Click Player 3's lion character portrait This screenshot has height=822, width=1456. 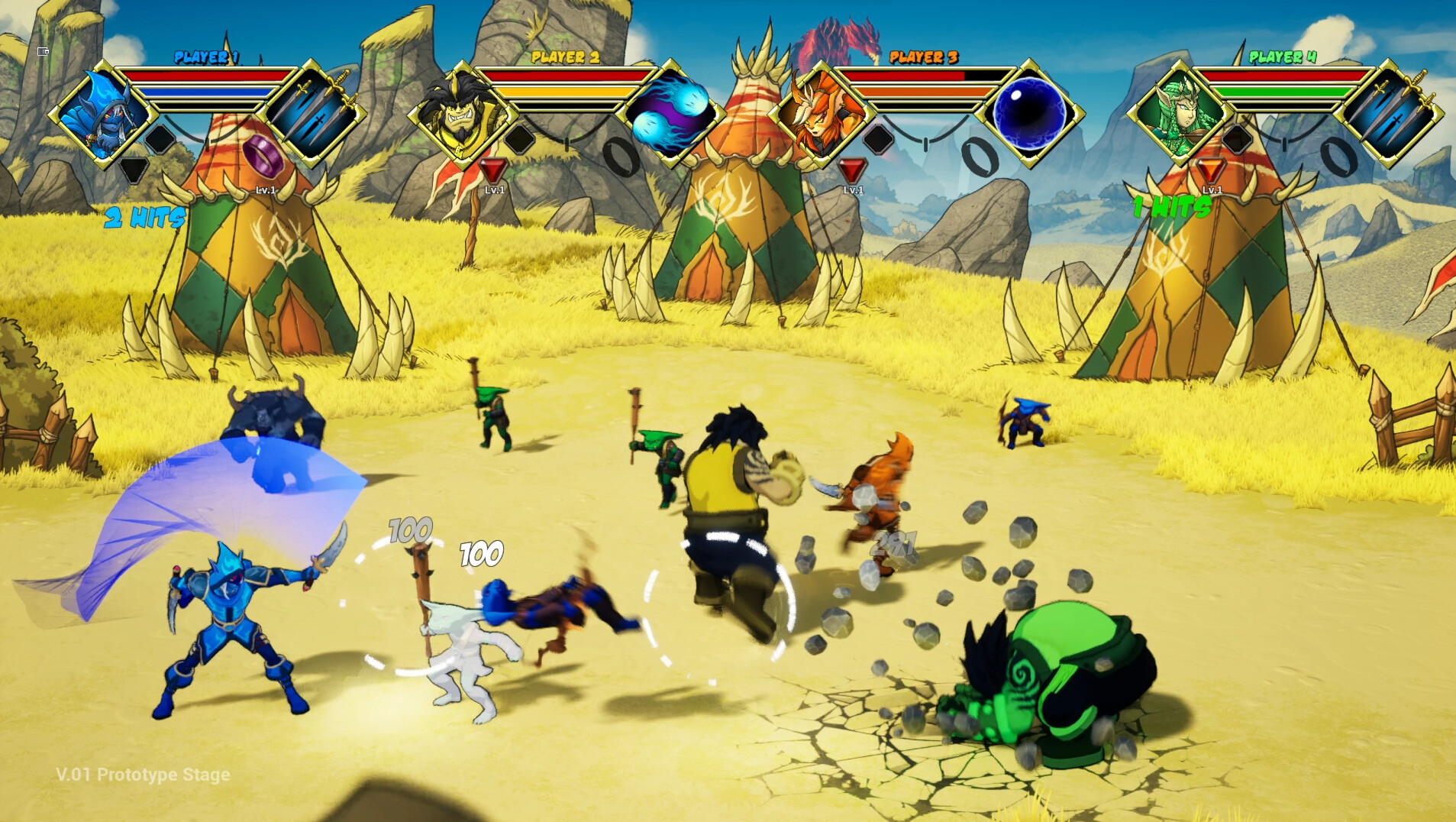pos(821,115)
